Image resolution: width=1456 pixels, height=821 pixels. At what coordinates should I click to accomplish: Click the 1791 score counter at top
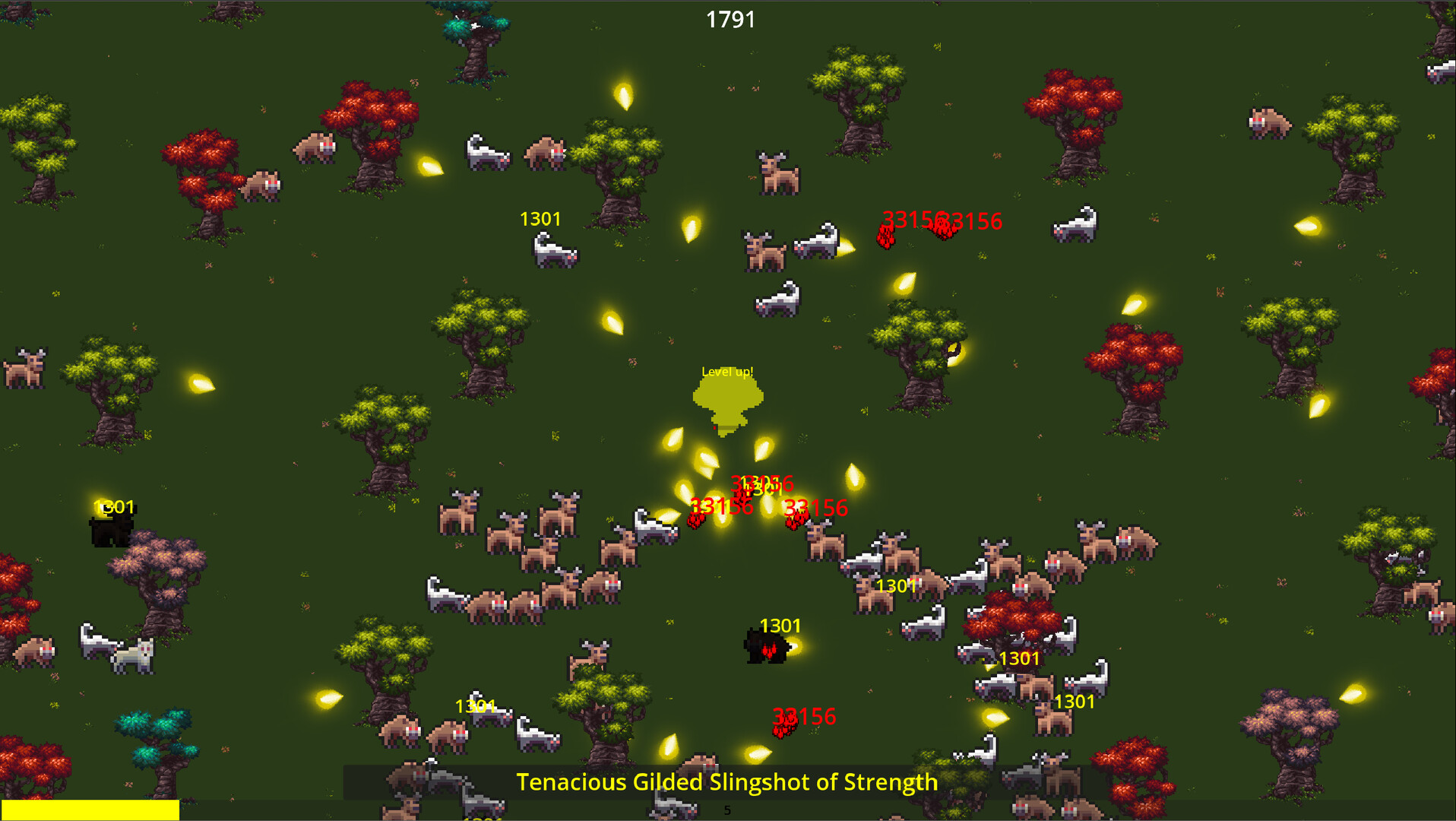730,20
